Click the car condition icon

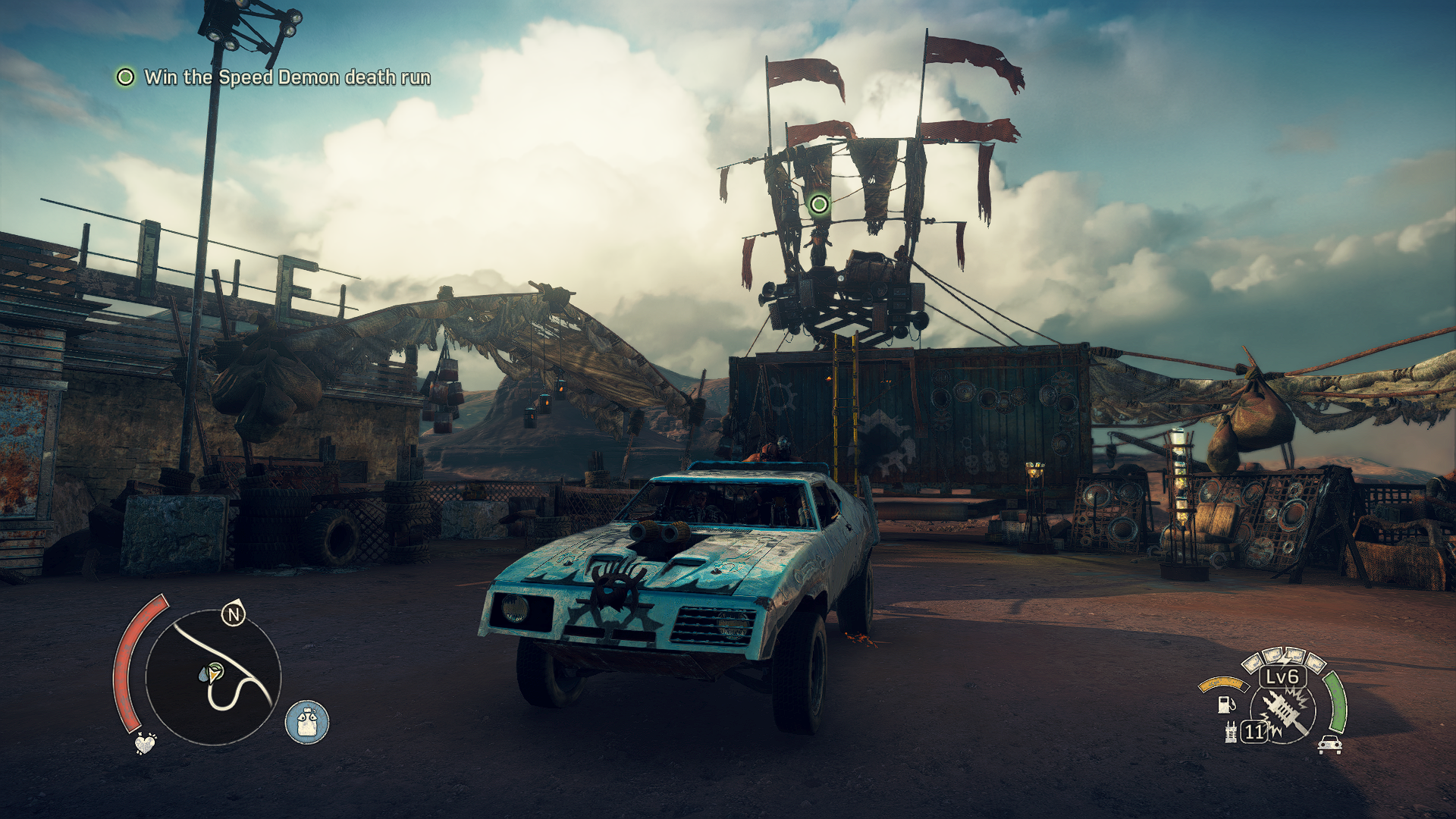[1329, 745]
